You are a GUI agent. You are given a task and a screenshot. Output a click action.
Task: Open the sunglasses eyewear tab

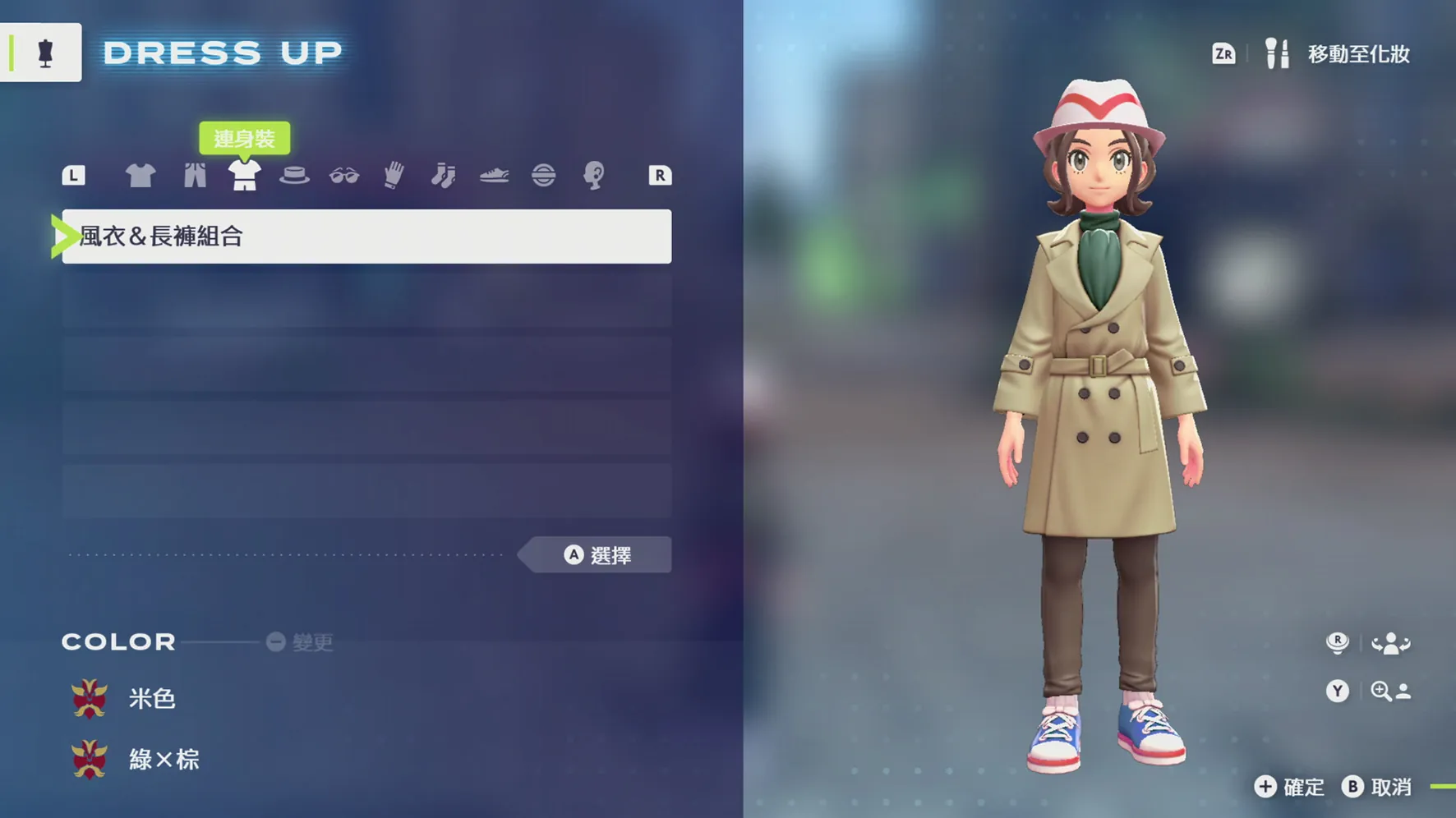pos(344,175)
